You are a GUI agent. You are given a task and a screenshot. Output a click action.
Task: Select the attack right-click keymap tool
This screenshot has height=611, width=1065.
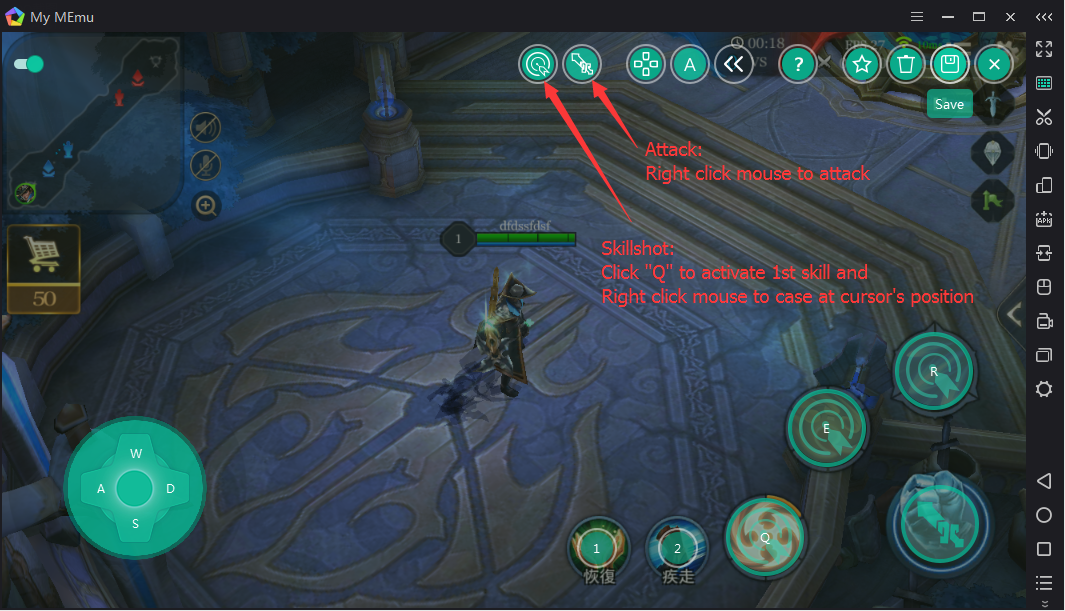538,65
